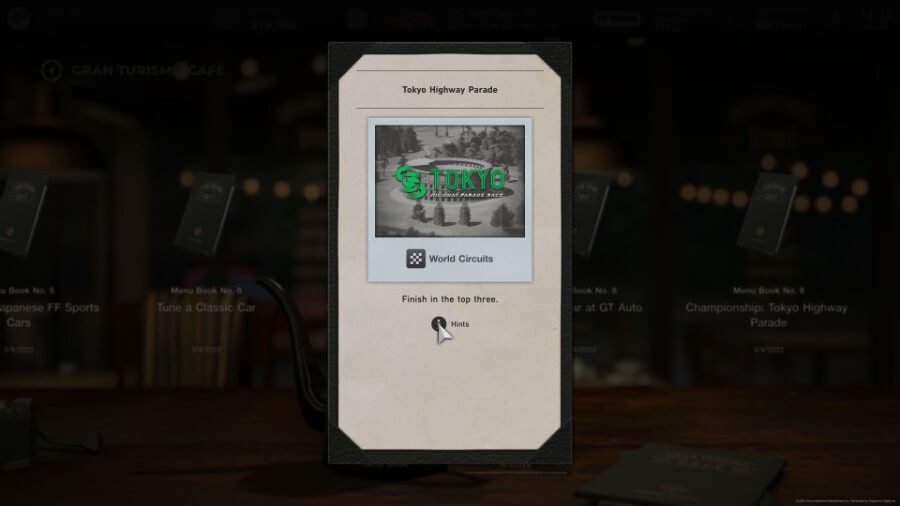Viewport: 900px width, 506px height.
Task: Select the Tokyo Highway Parade race image
Action: click(449, 181)
